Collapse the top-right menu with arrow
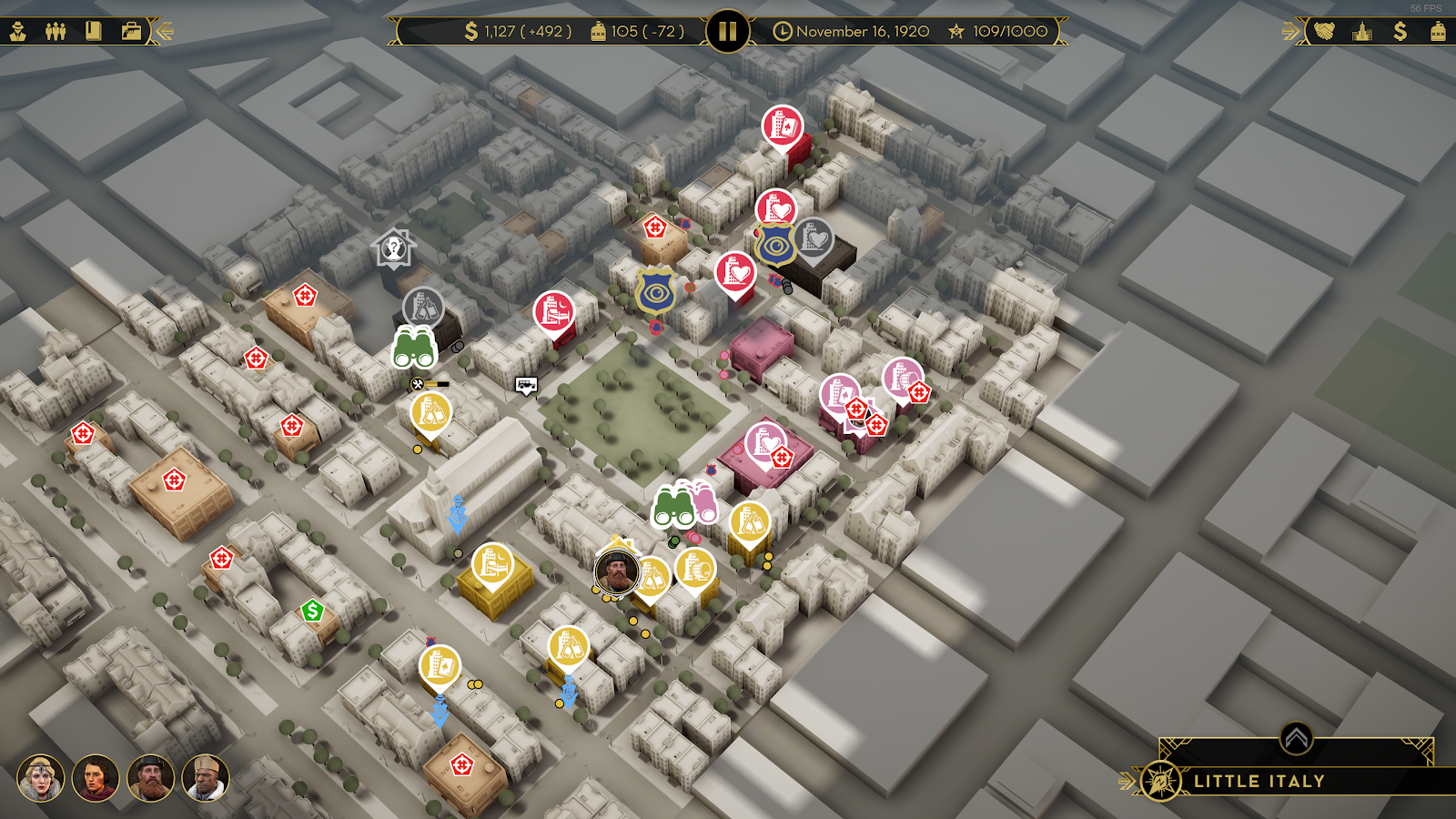This screenshot has height=819, width=1456. (1290, 32)
